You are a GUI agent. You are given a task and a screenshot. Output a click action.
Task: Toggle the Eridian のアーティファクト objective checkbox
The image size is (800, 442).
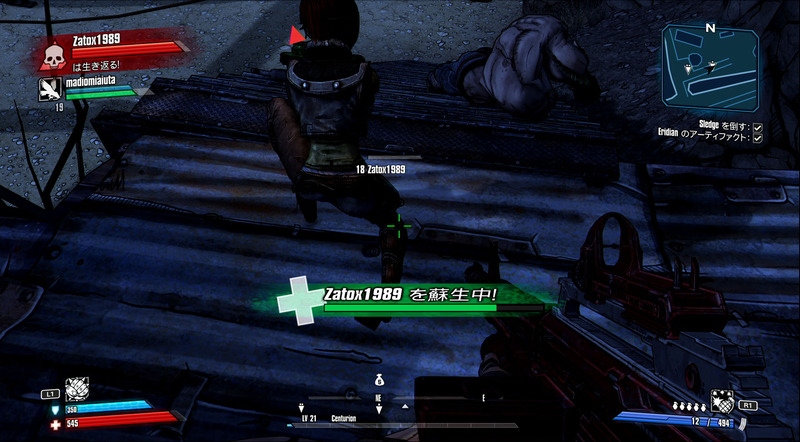tap(758, 138)
